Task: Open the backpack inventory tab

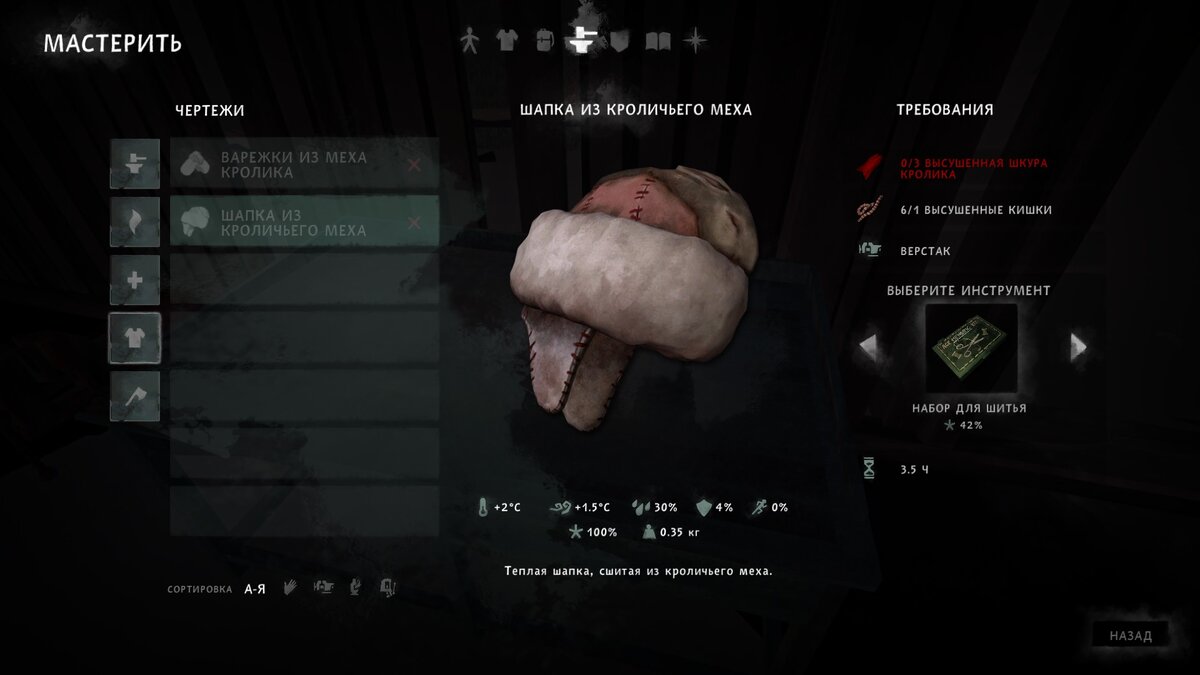Action: [543, 40]
